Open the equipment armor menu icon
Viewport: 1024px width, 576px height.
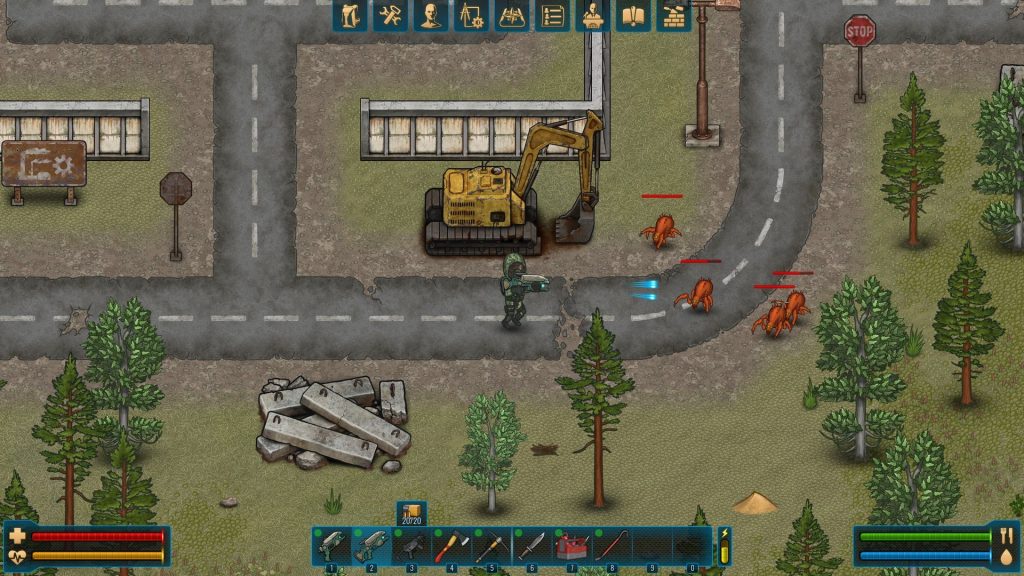[350, 15]
